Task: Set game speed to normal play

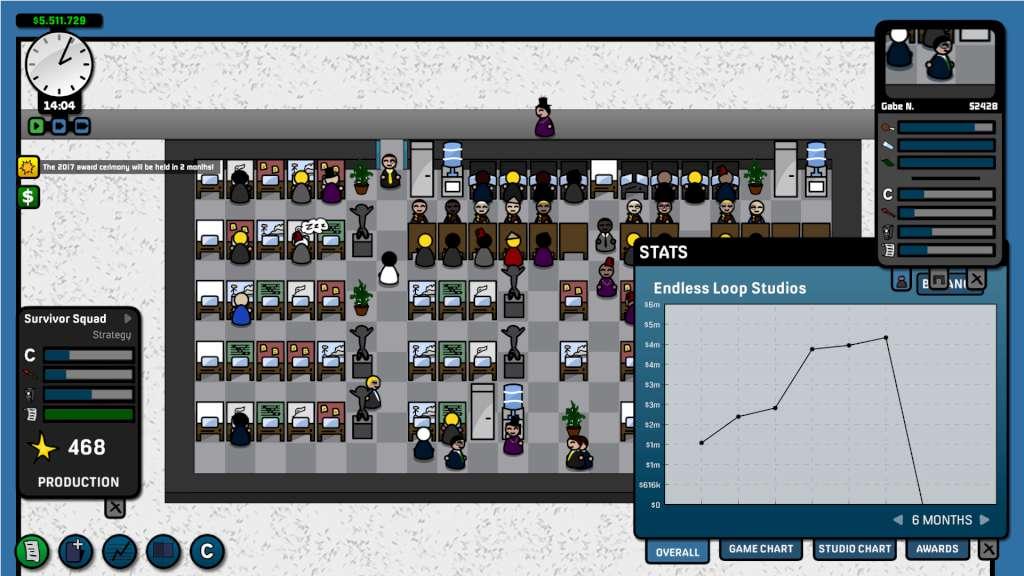Action: 37,126
